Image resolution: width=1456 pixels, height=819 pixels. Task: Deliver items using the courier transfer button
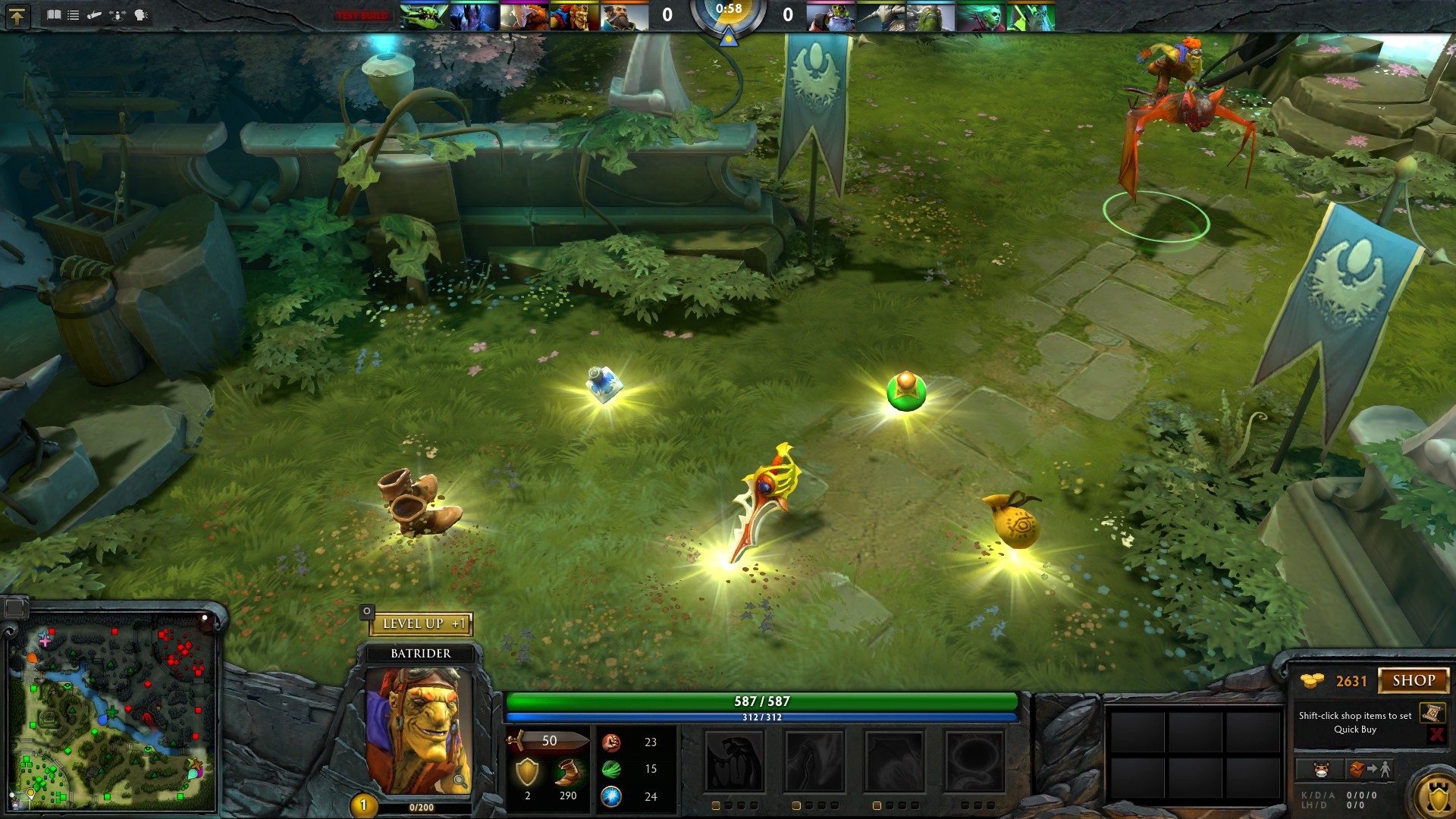tap(1369, 769)
